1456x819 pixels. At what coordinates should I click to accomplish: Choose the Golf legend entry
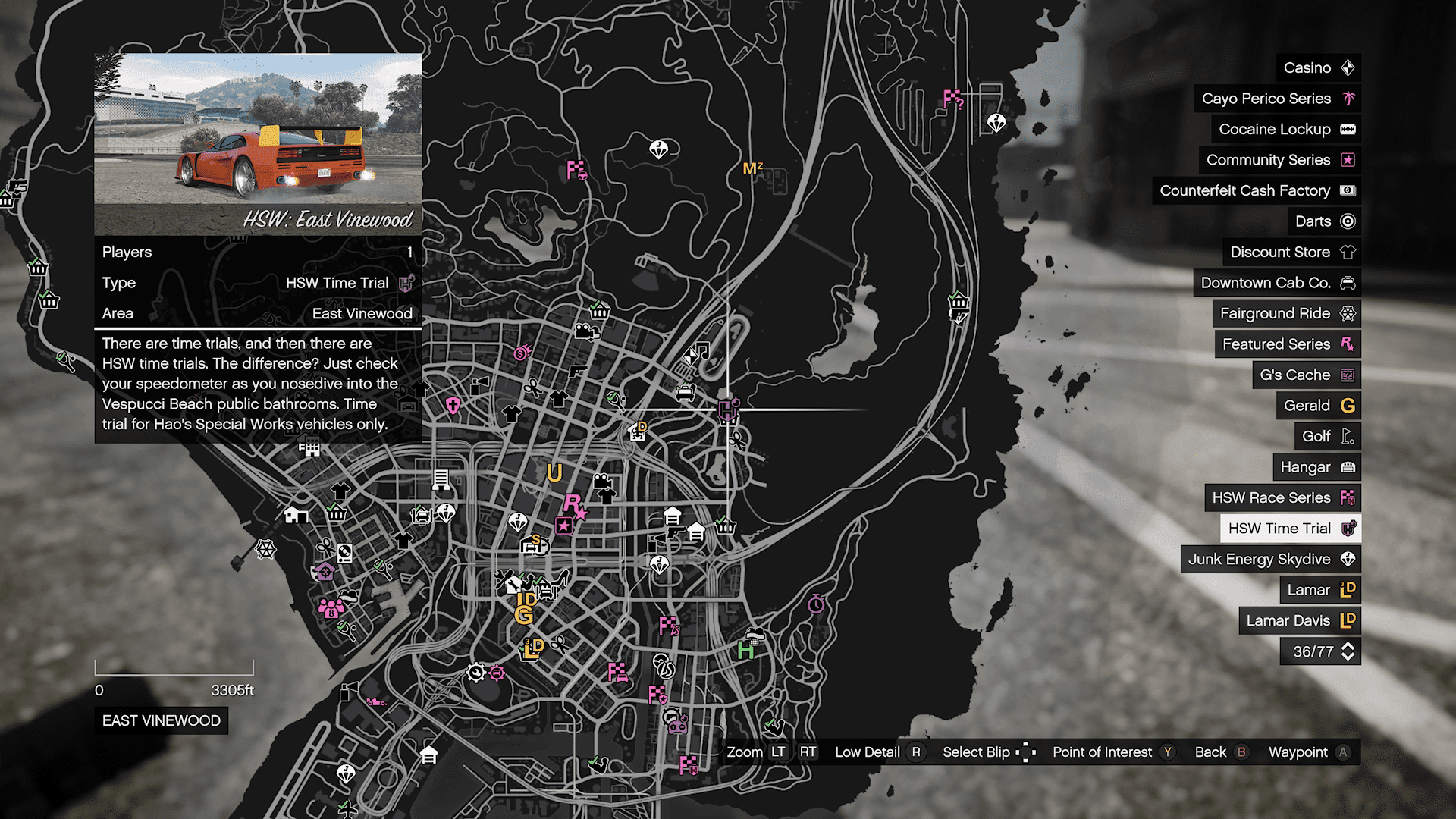[1327, 436]
